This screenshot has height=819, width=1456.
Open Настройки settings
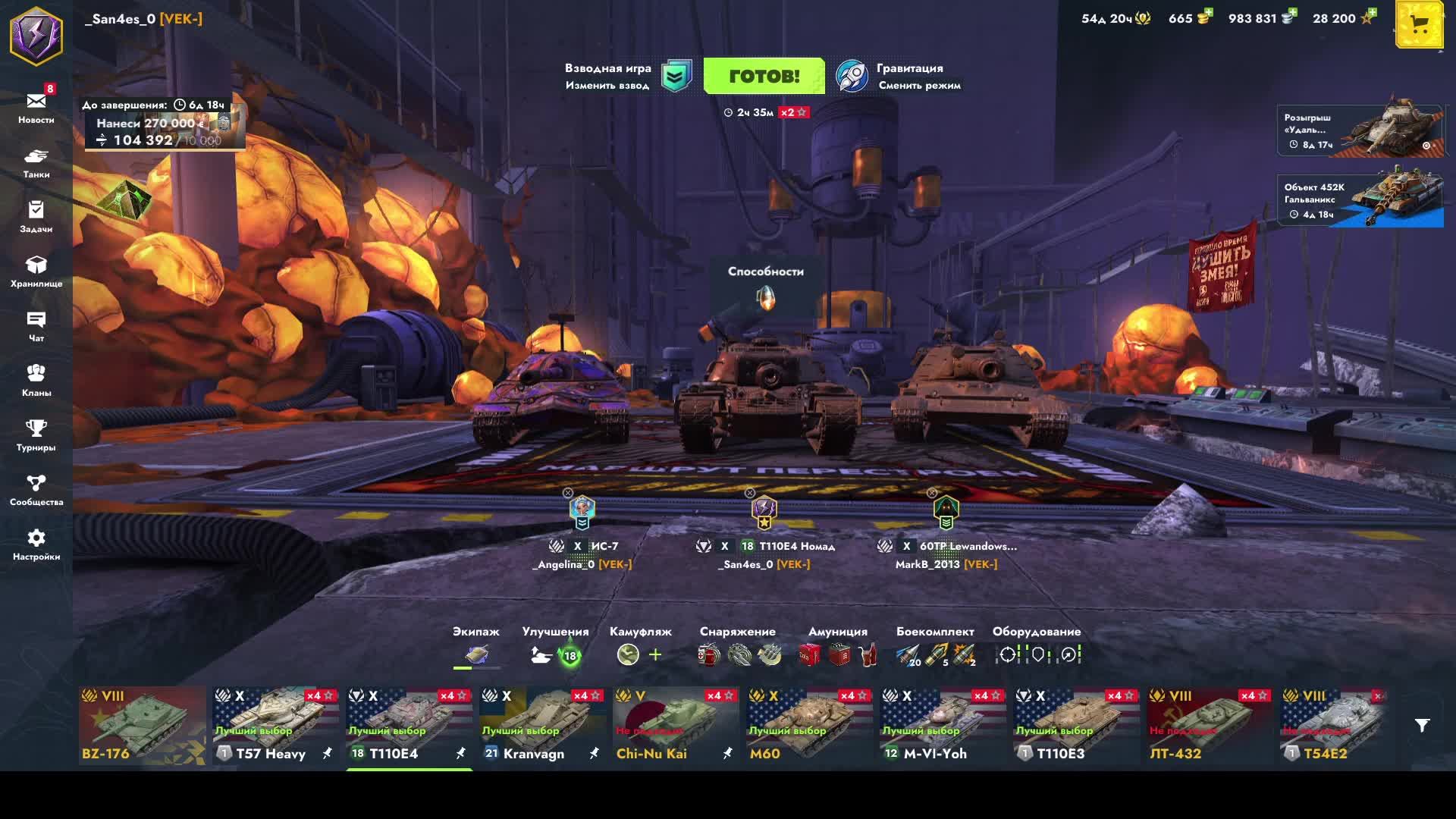pyautogui.click(x=36, y=544)
